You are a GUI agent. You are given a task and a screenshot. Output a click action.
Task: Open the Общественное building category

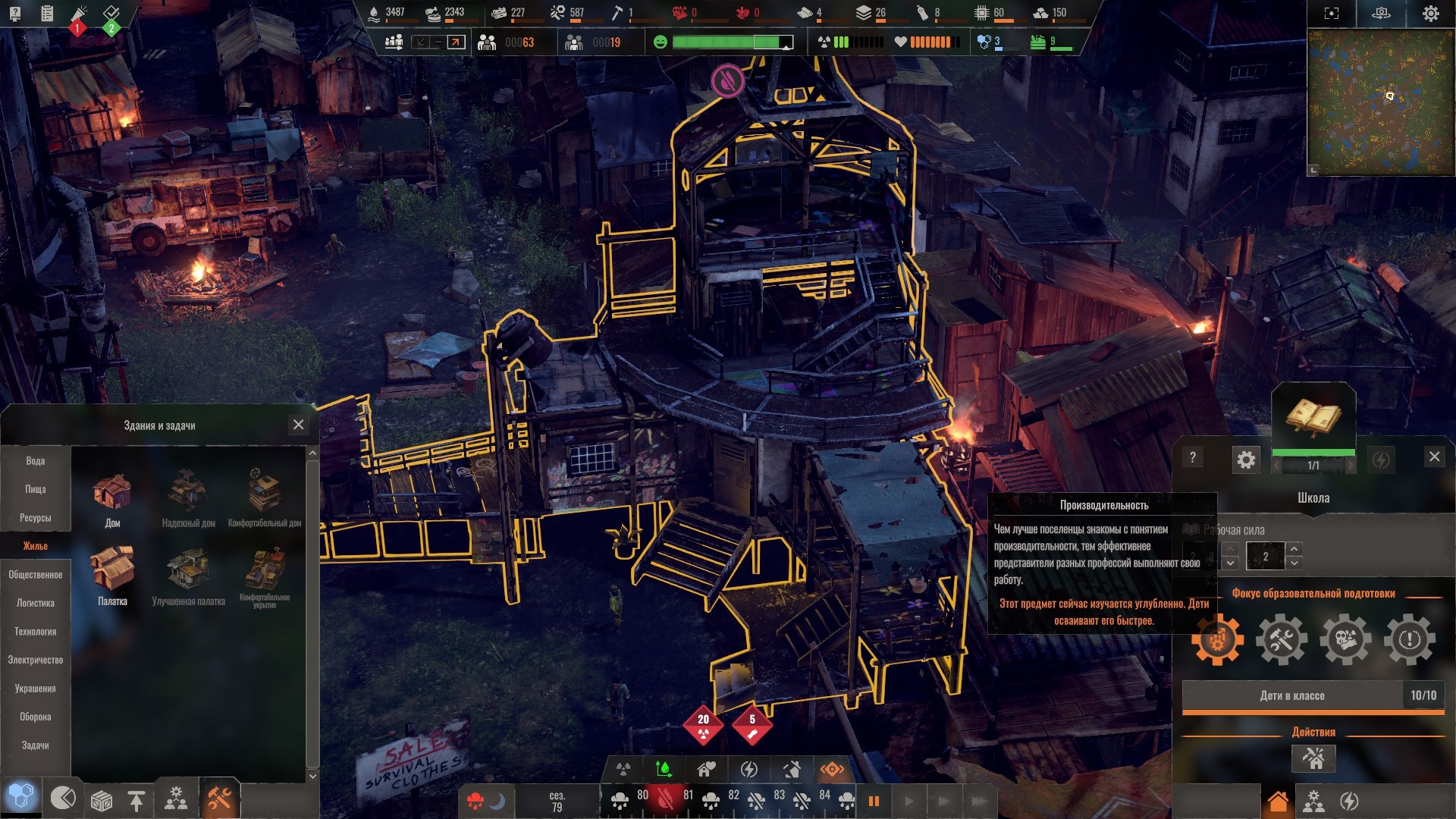tap(36, 575)
